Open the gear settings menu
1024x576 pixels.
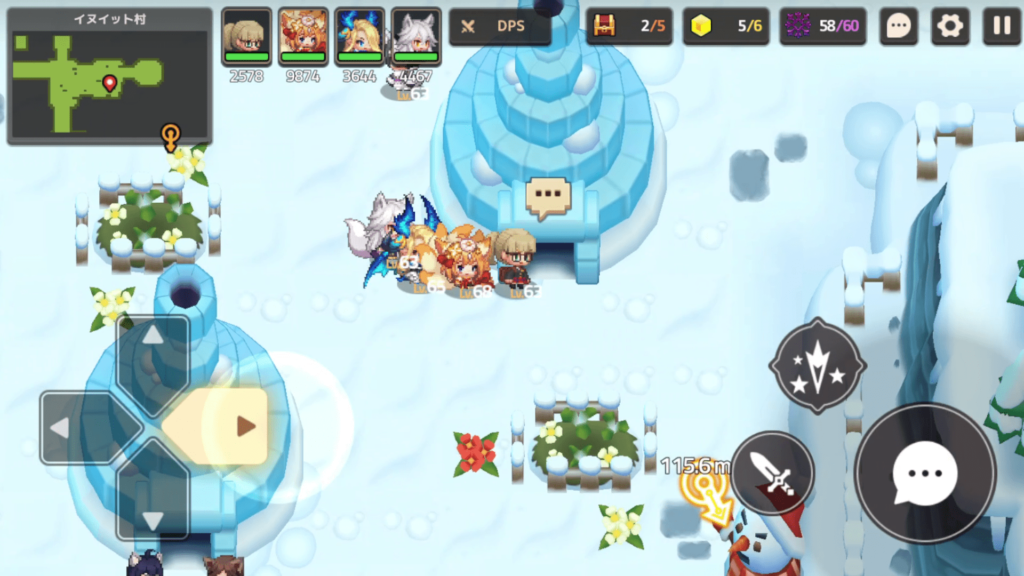(950, 27)
